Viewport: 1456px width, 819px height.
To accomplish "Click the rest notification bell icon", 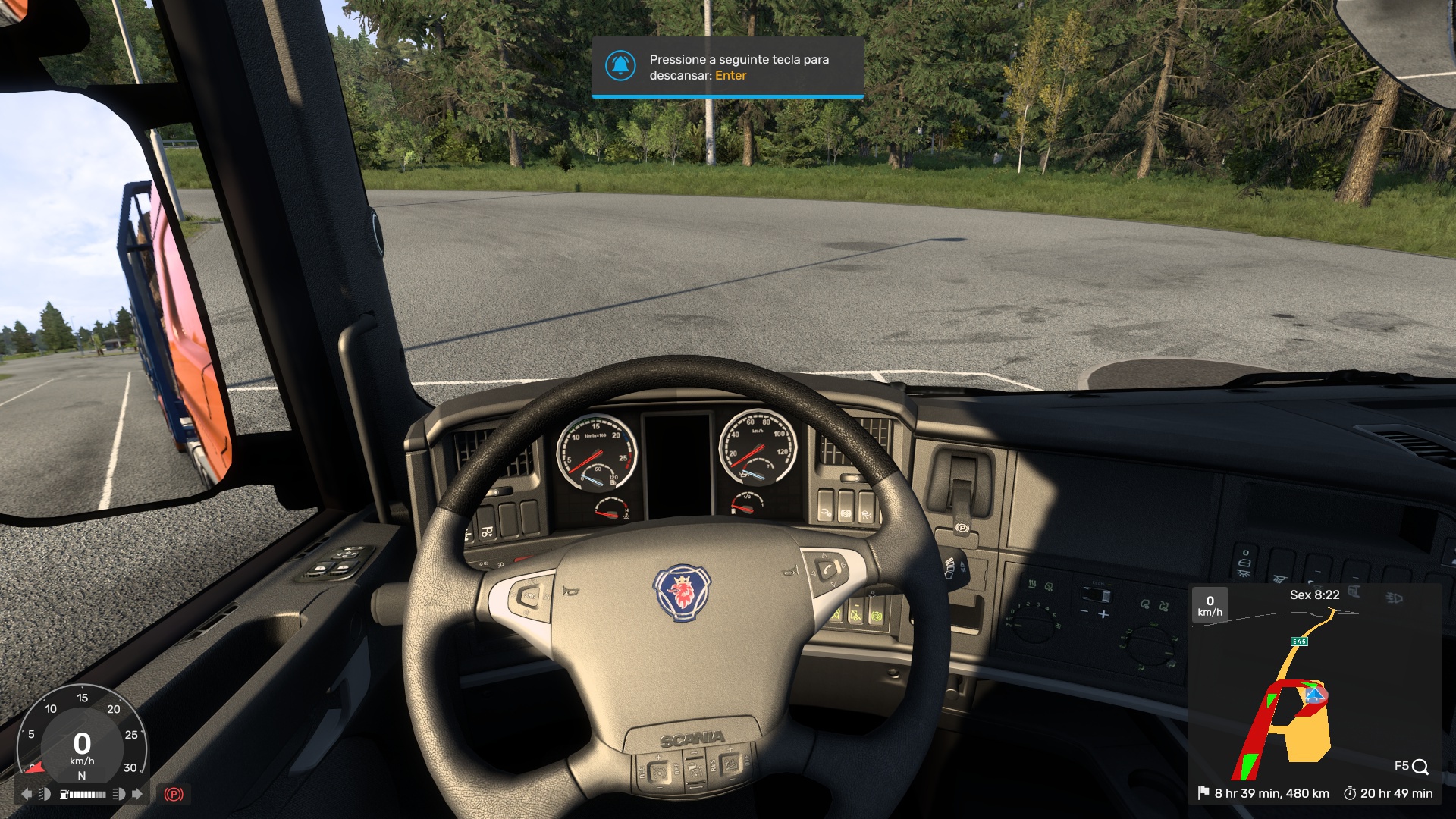I will click(620, 66).
